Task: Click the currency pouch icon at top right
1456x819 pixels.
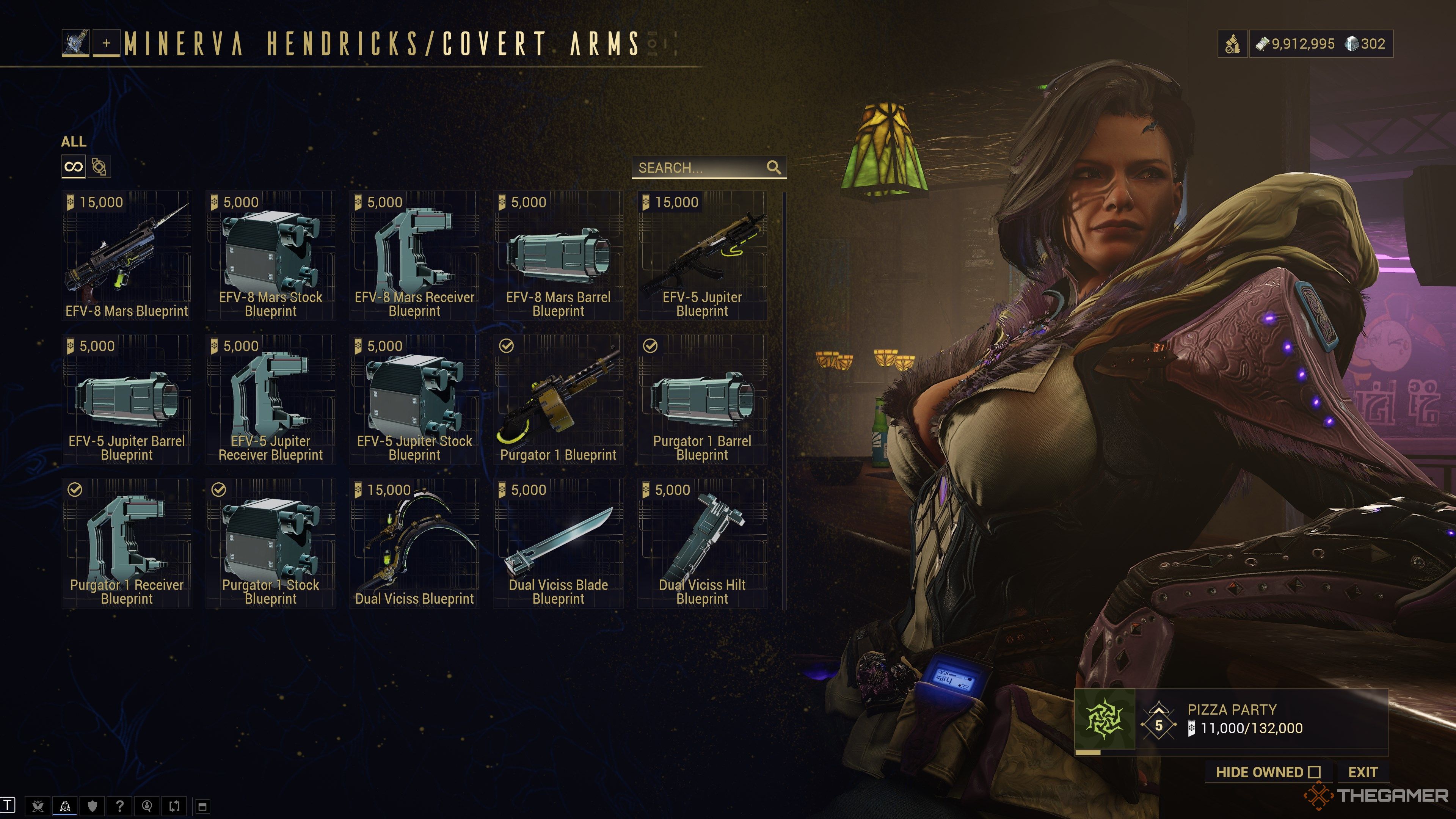Action: tap(1232, 44)
